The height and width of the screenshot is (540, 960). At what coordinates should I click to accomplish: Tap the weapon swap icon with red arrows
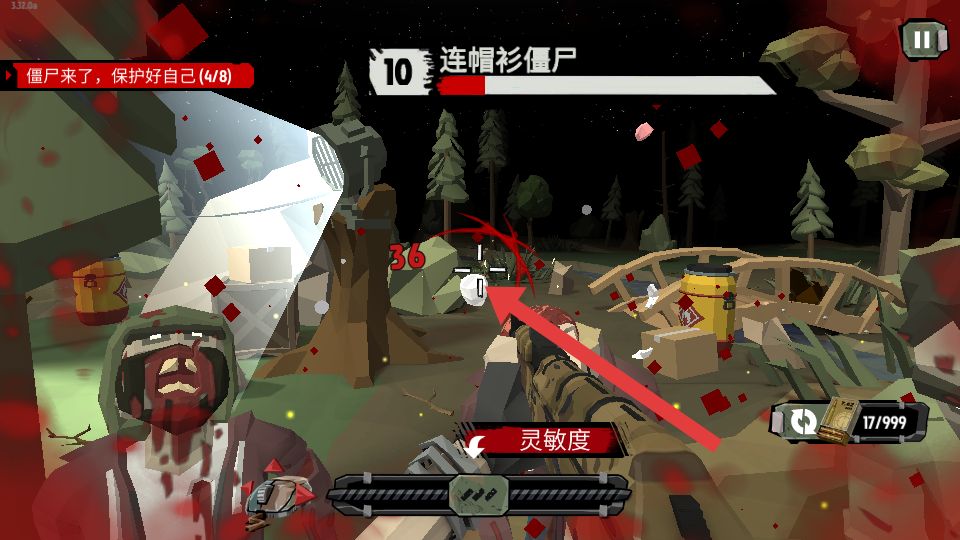click(x=280, y=492)
